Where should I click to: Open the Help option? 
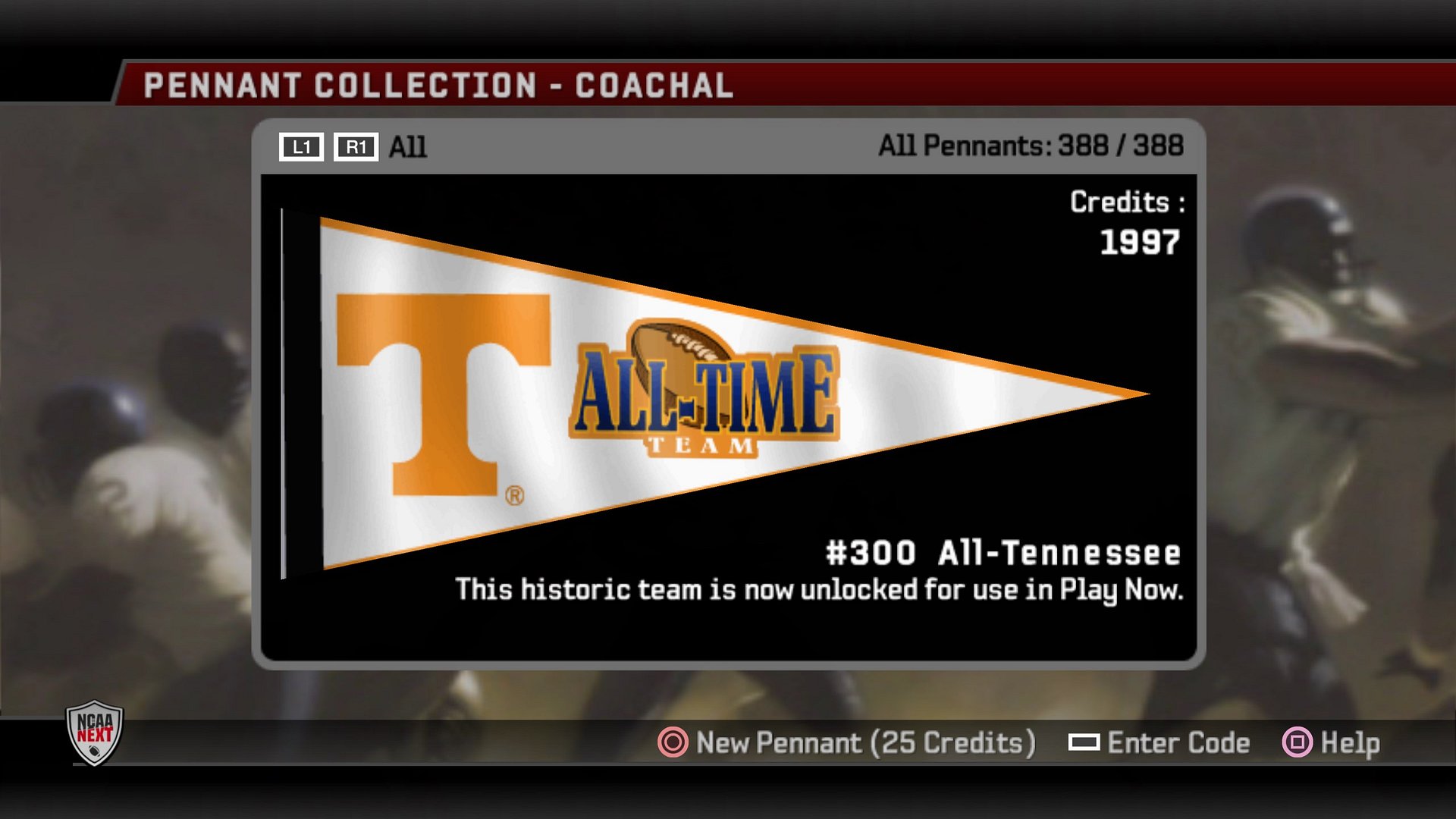pos(1332,742)
